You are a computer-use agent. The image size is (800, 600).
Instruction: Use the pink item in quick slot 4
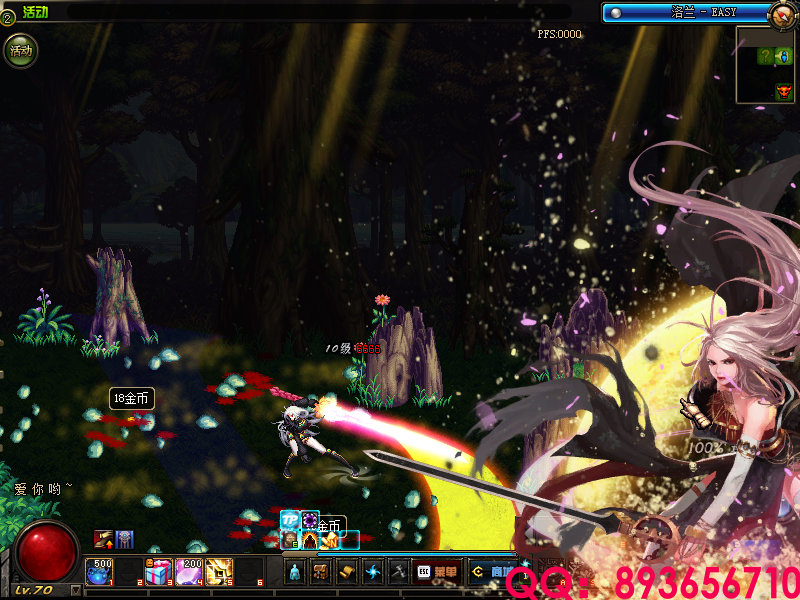pyautogui.click(x=188, y=572)
